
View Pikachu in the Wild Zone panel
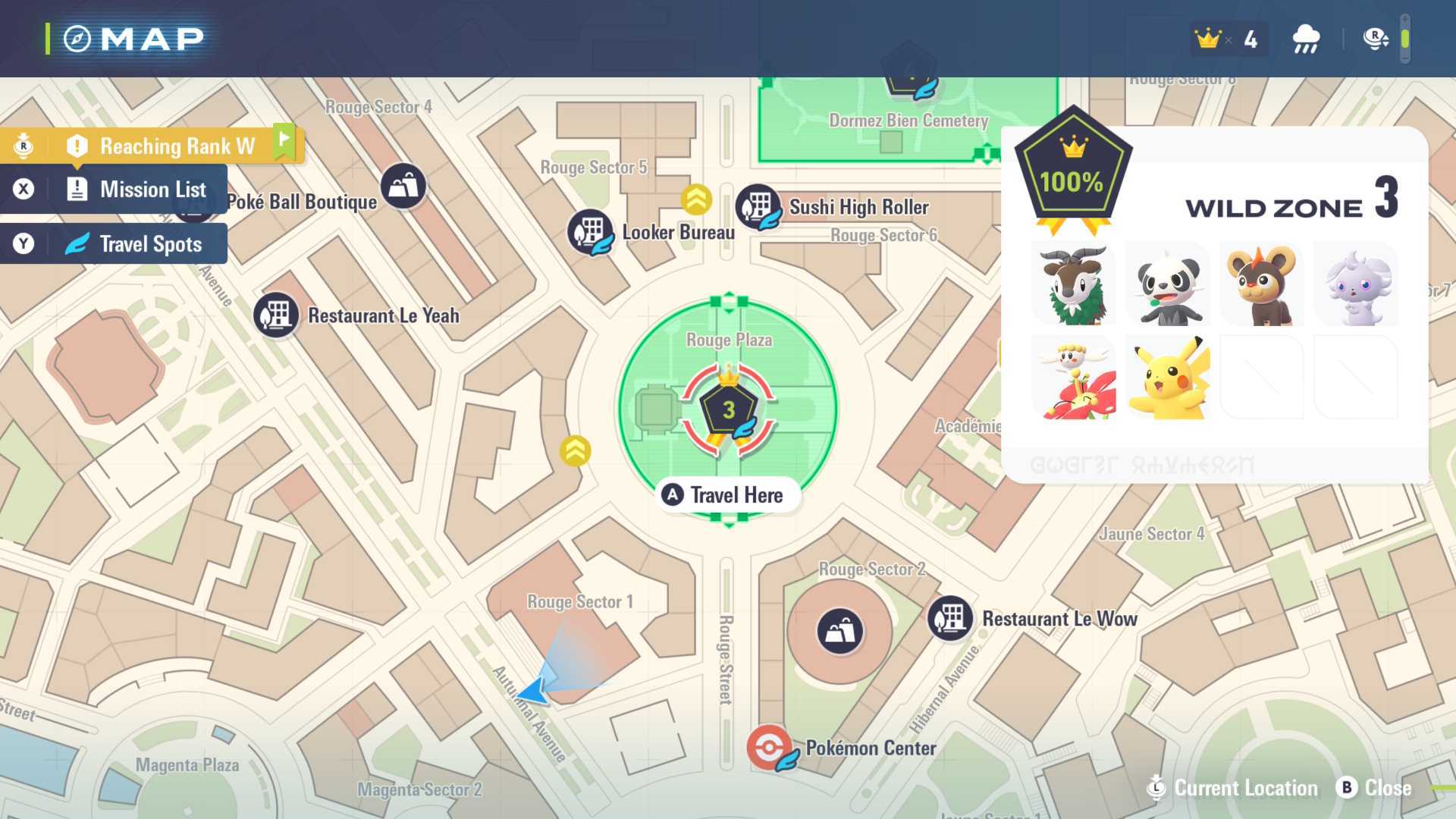click(1168, 378)
